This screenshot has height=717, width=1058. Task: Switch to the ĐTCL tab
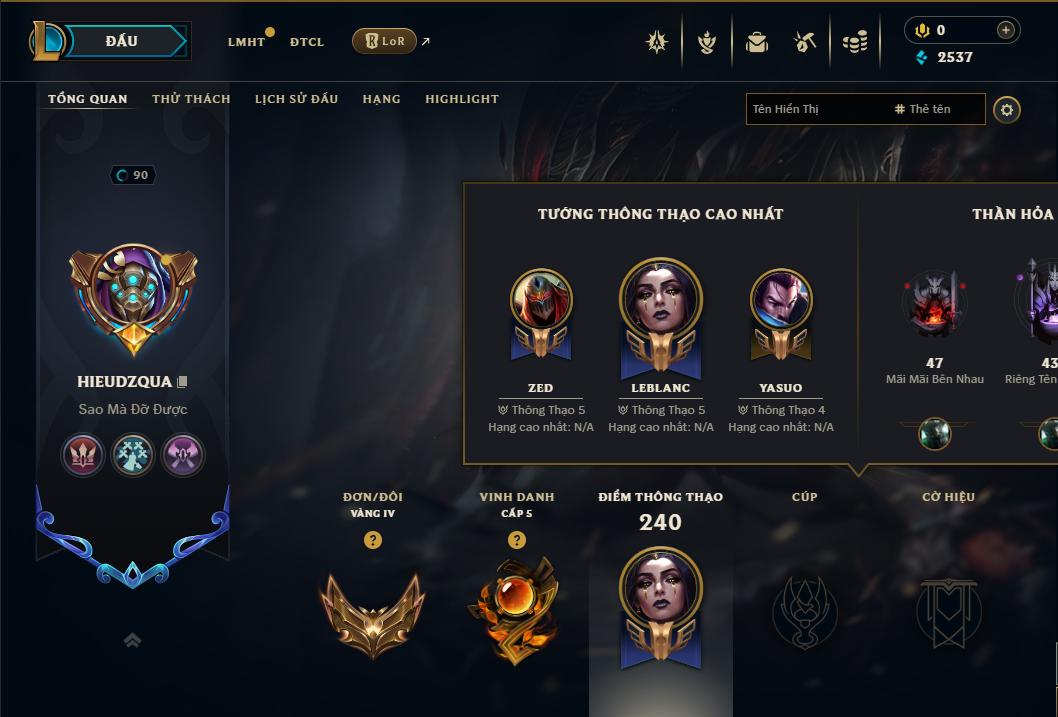pyautogui.click(x=307, y=42)
